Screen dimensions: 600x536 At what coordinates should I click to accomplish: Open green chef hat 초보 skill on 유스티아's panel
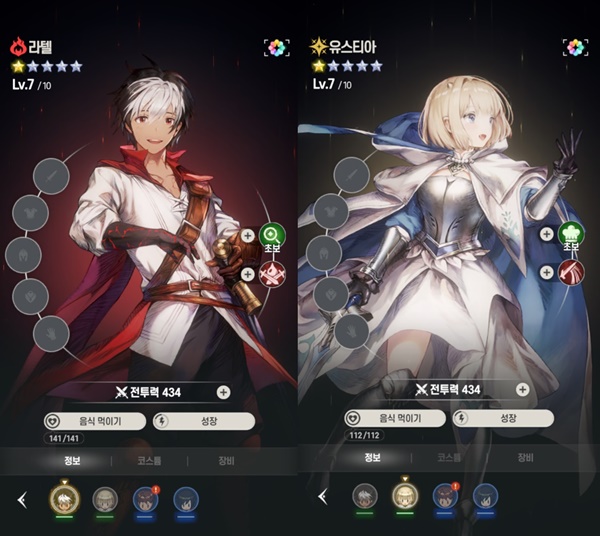tap(571, 235)
